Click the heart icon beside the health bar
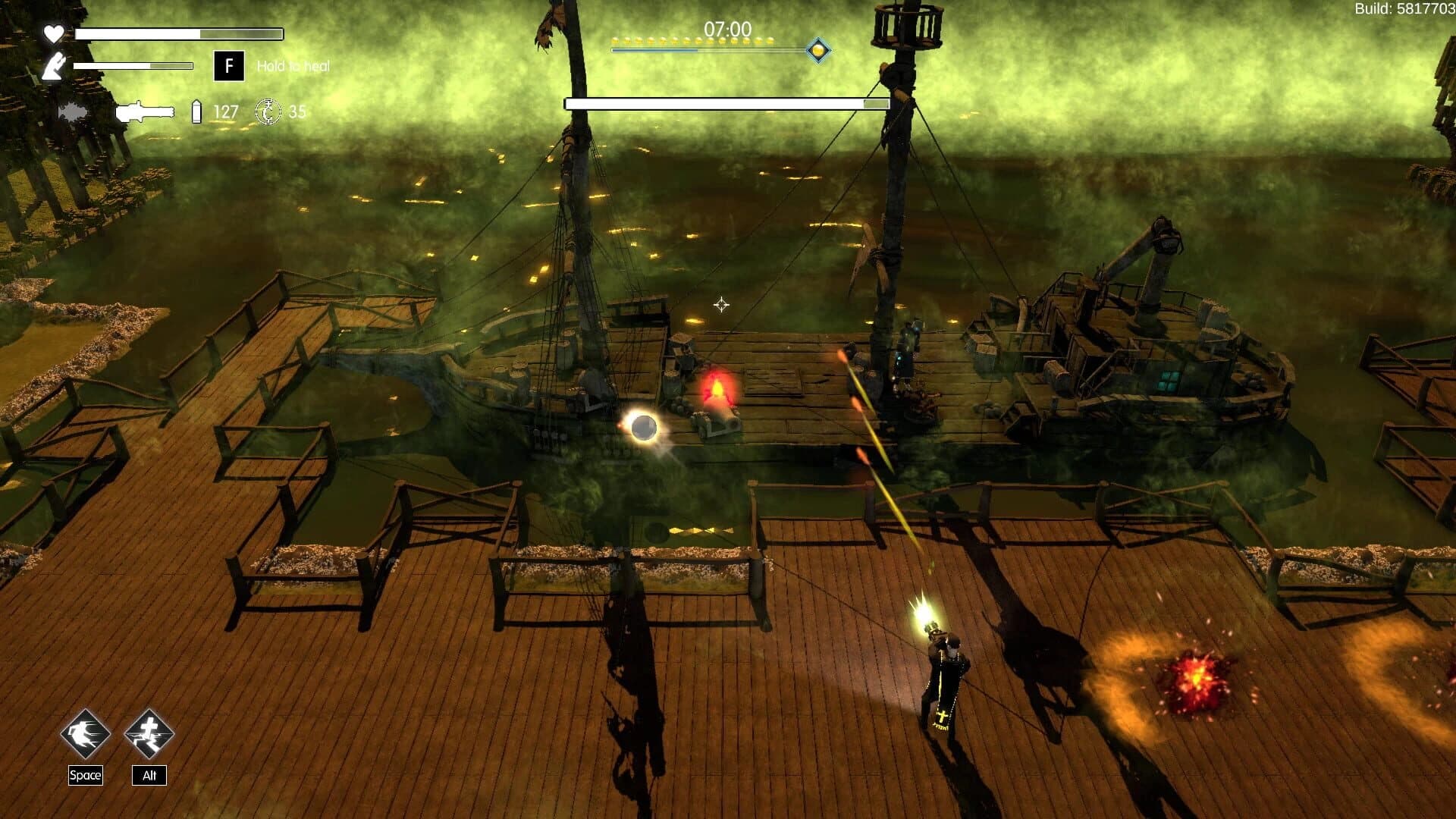The image size is (1456, 819). pos(53,33)
